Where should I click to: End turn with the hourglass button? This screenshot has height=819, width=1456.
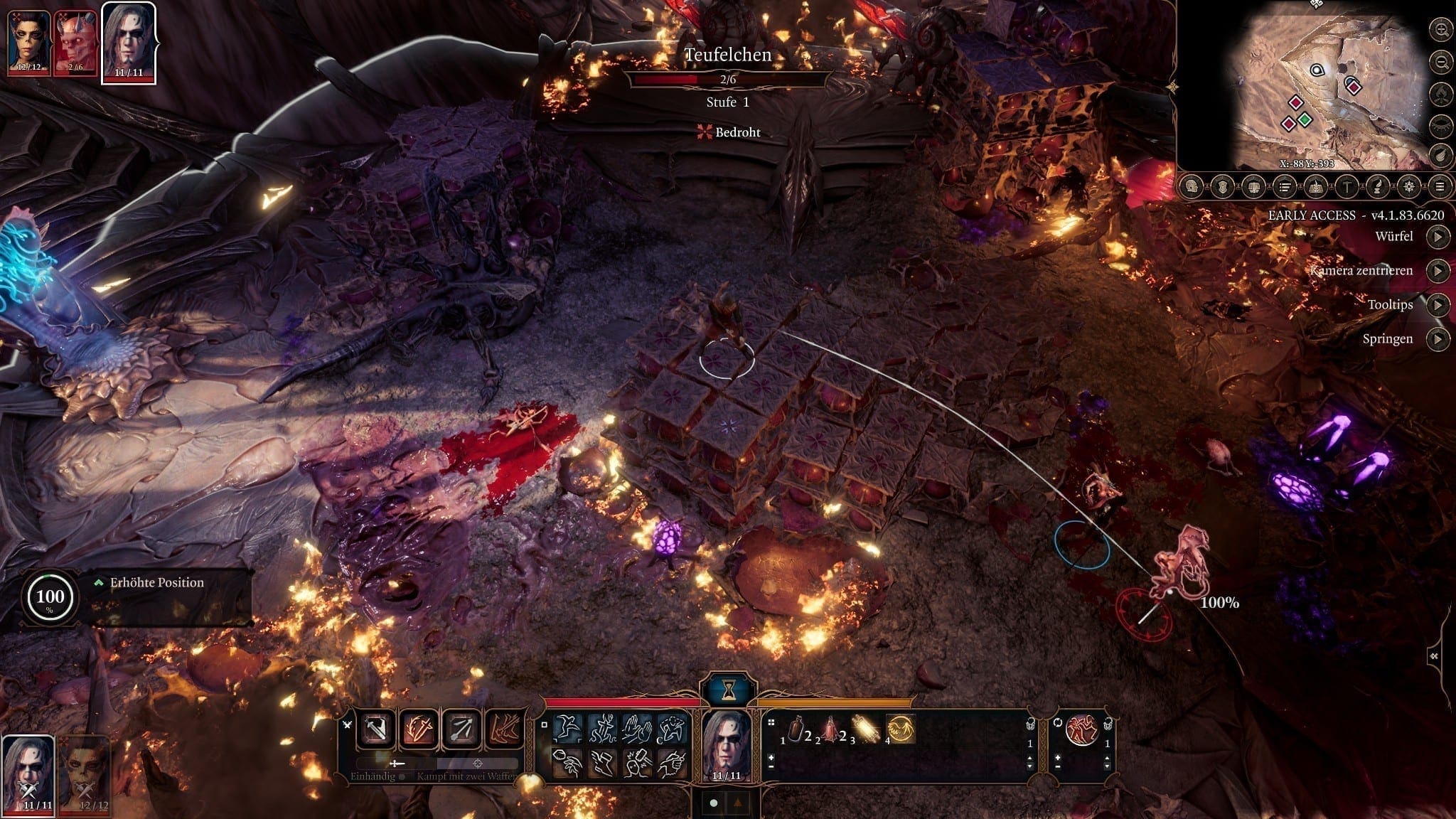(x=729, y=689)
